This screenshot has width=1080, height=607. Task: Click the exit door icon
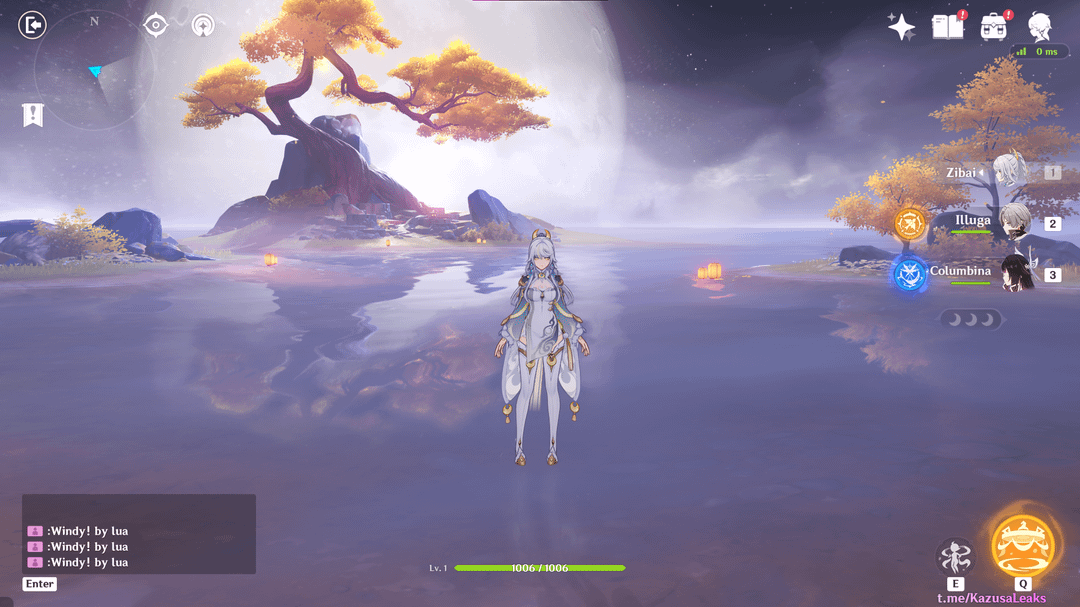coord(33,25)
